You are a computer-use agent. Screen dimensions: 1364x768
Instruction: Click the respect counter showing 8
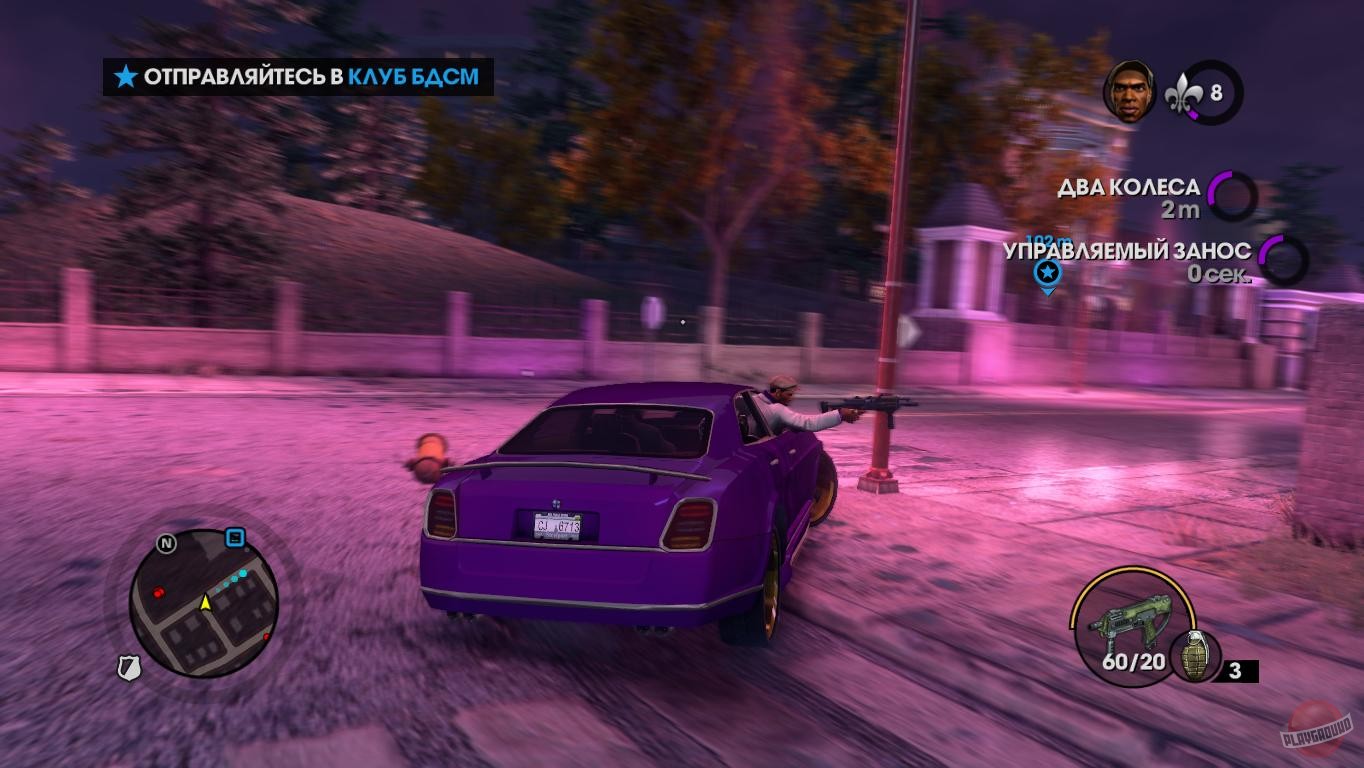click(x=1216, y=91)
